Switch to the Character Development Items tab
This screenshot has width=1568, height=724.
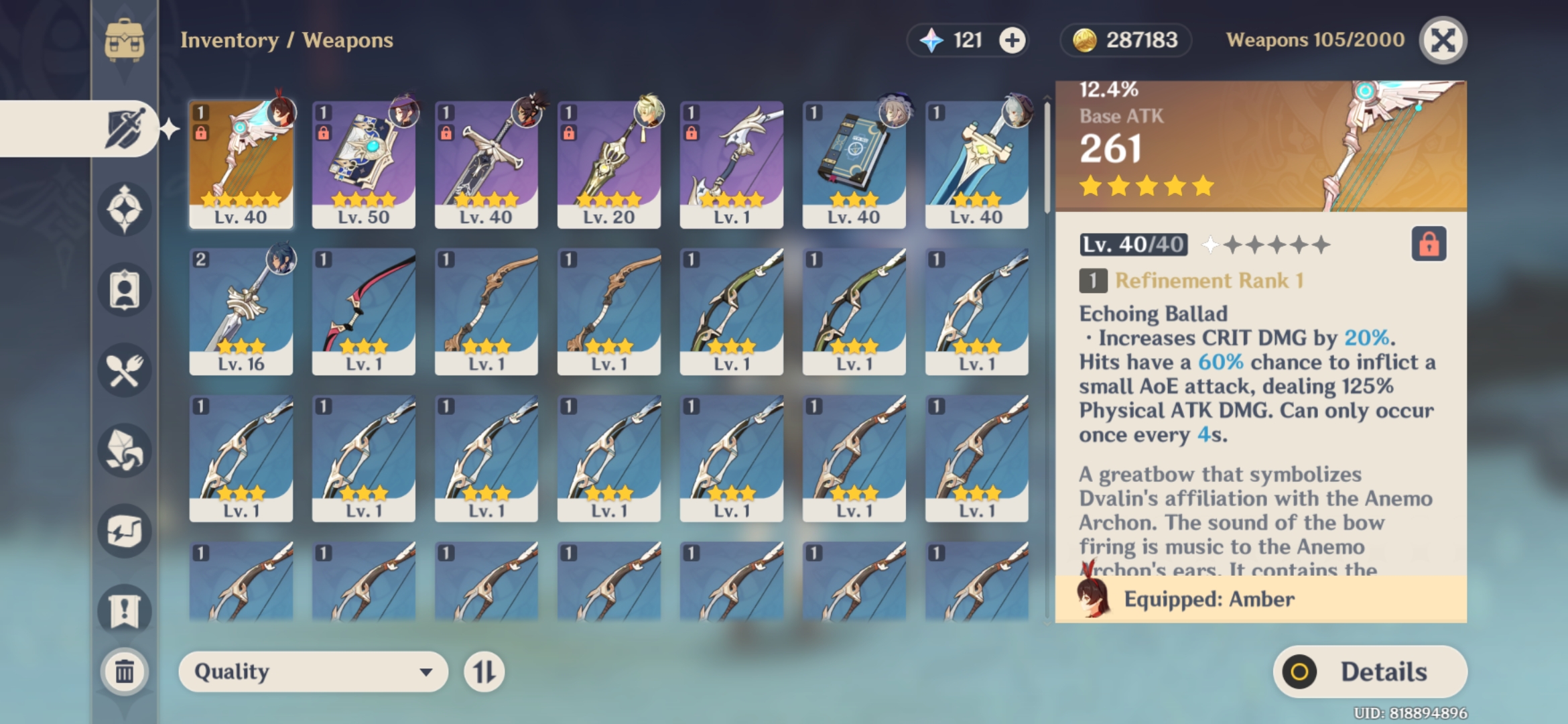125,290
